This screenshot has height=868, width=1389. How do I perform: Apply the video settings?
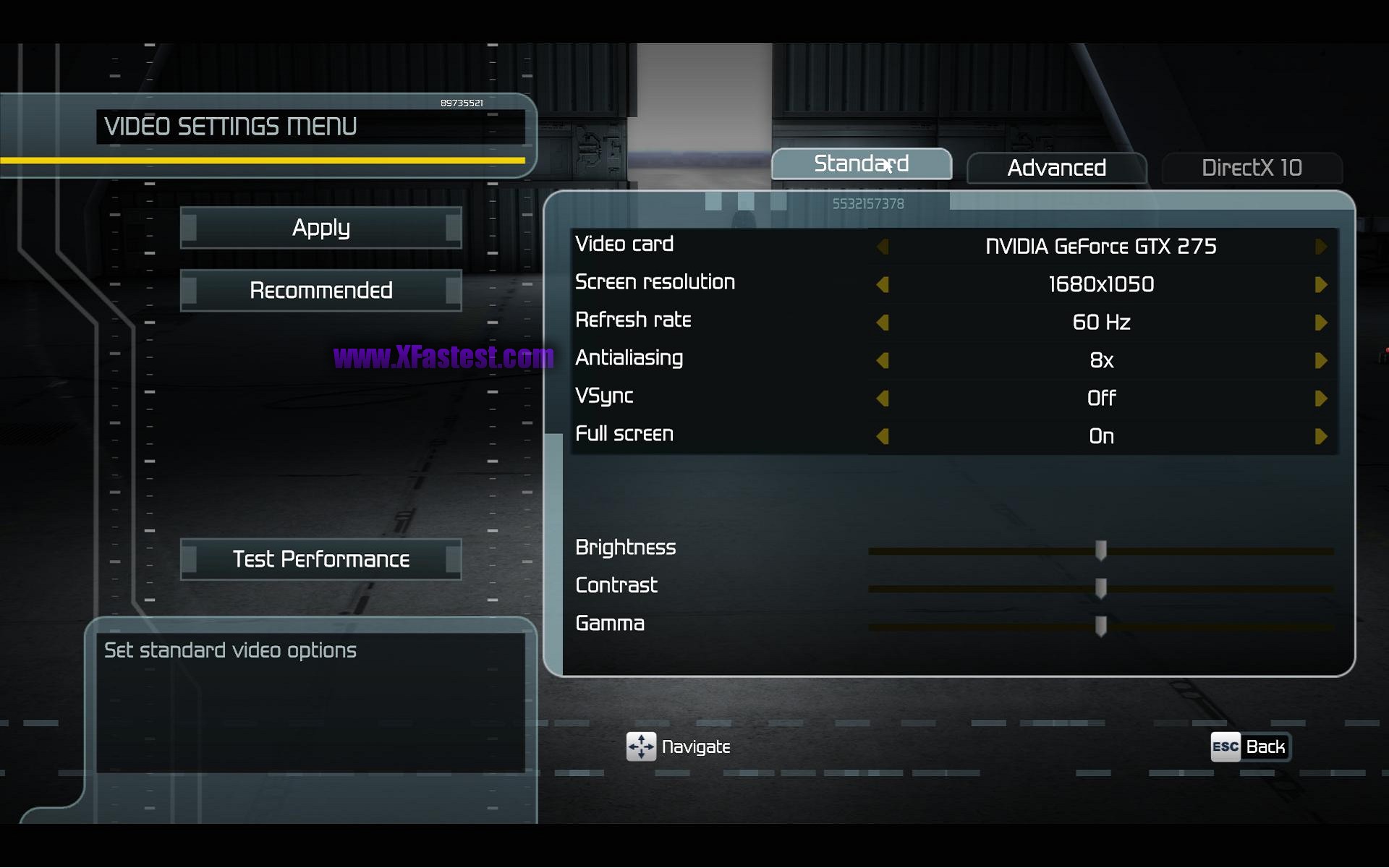coord(320,228)
